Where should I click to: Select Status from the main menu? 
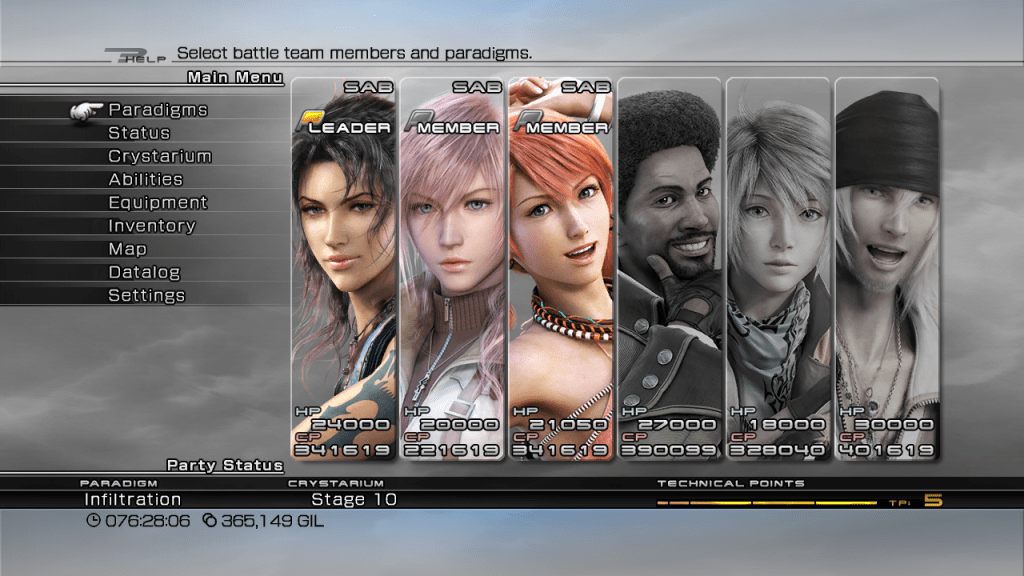point(139,133)
